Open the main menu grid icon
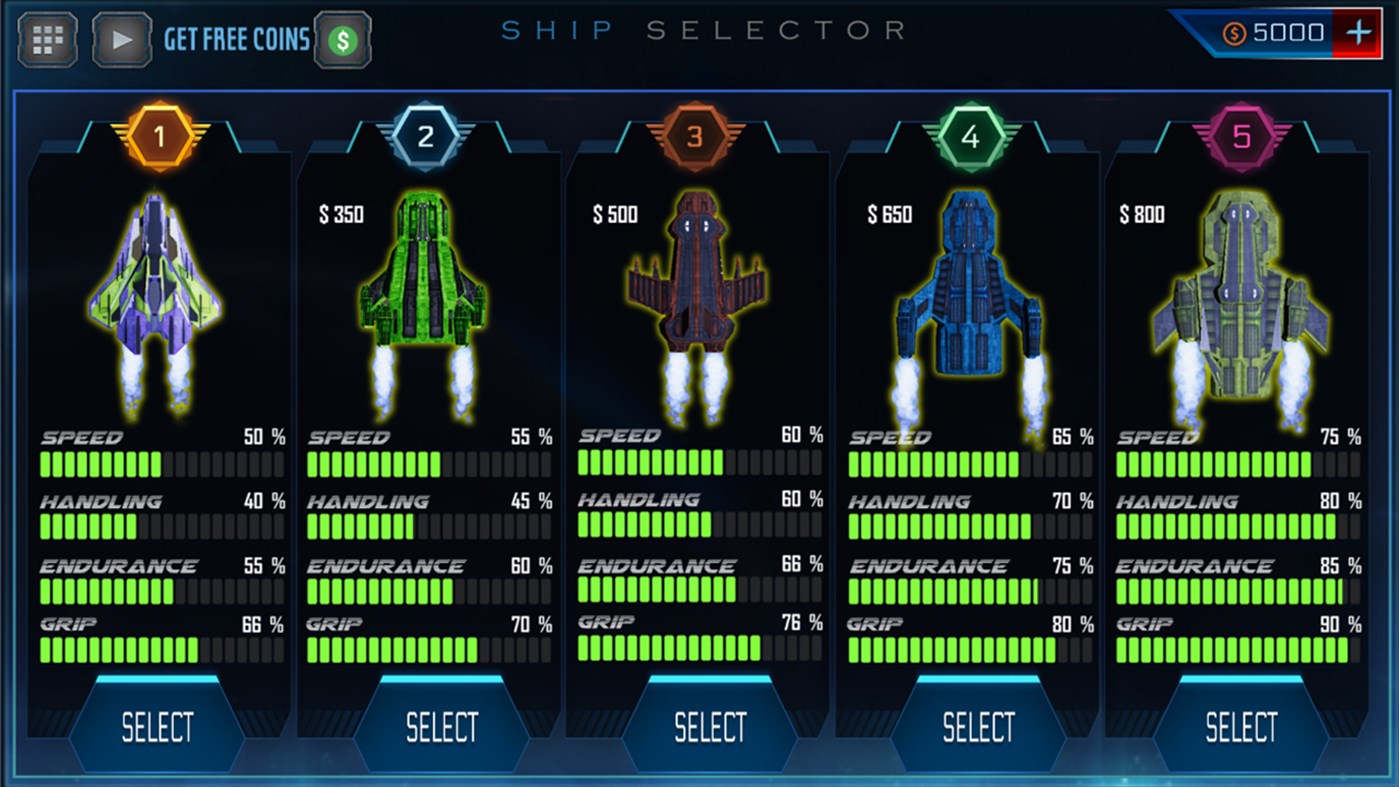Image resolution: width=1399 pixels, height=787 pixels. [x=46, y=39]
